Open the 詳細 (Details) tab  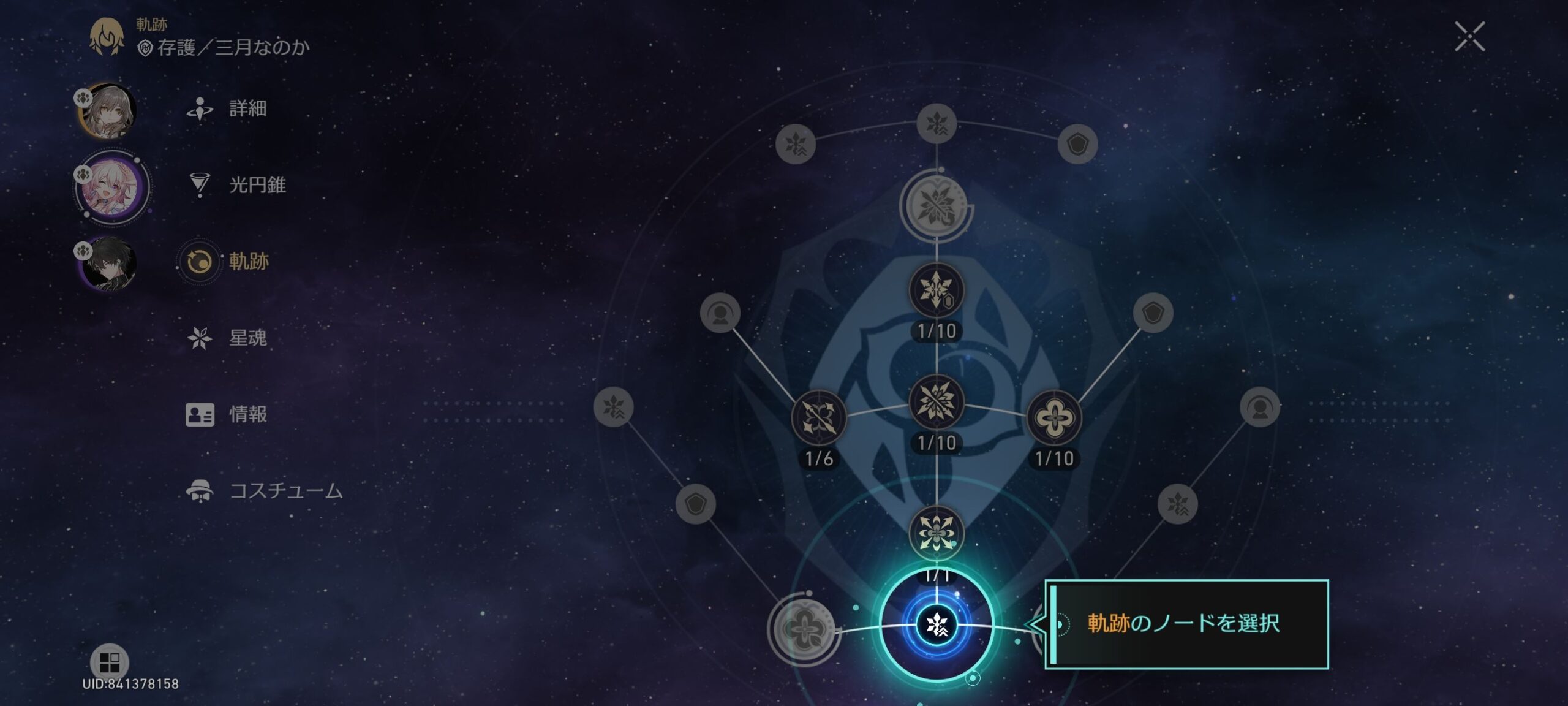point(247,109)
